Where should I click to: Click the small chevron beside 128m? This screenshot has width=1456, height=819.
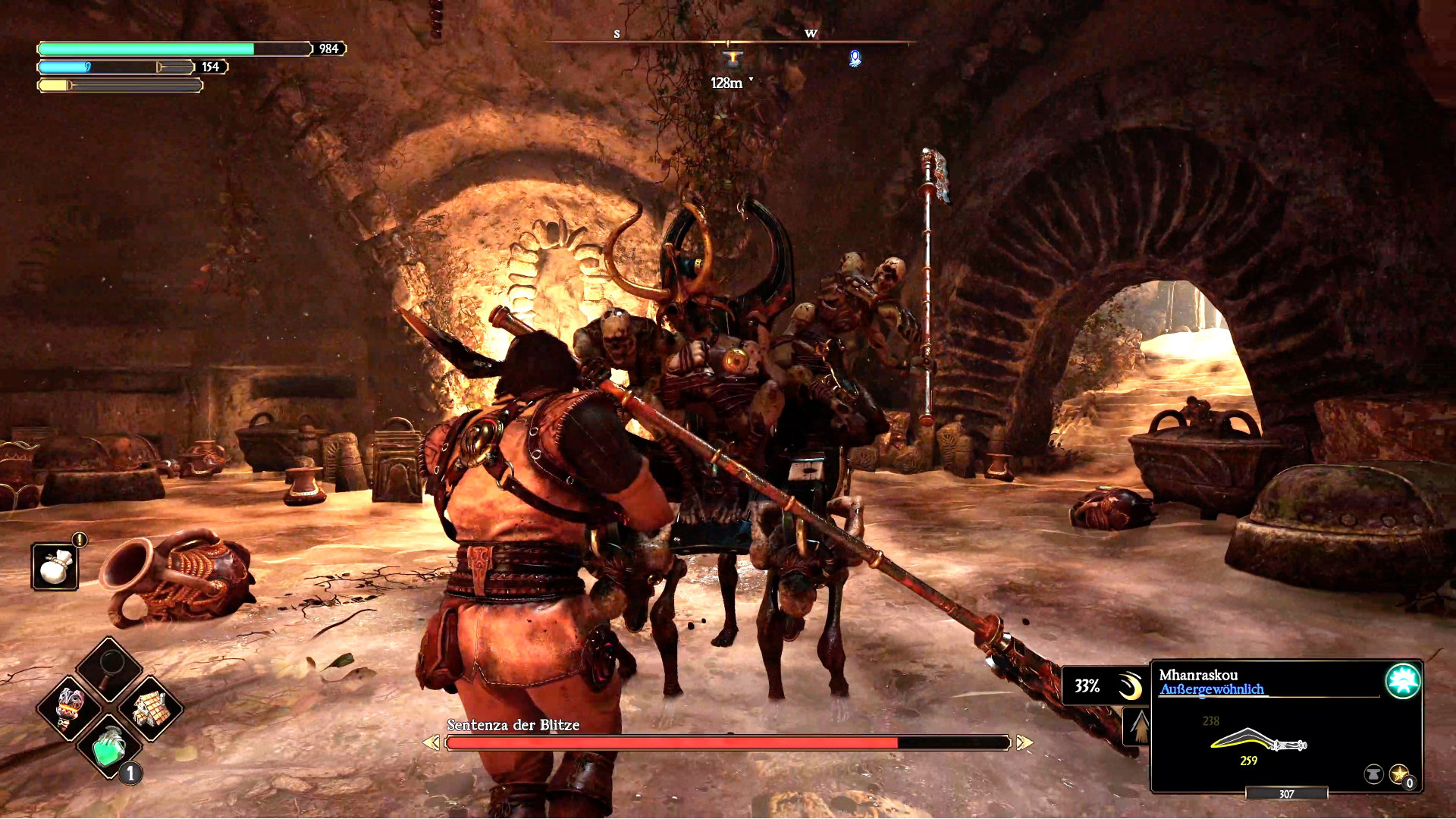point(751,80)
